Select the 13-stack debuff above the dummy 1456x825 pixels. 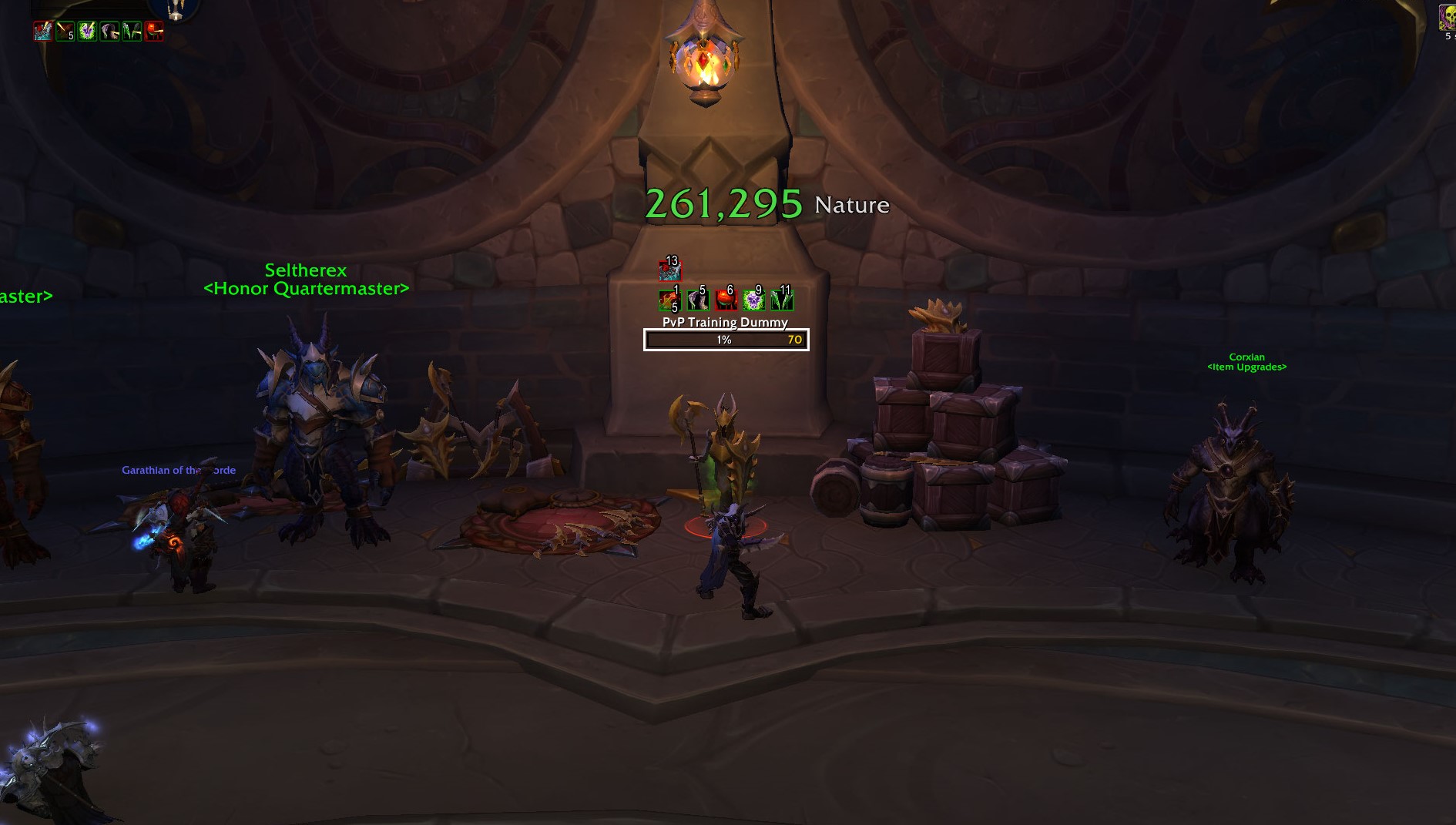pos(670,270)
